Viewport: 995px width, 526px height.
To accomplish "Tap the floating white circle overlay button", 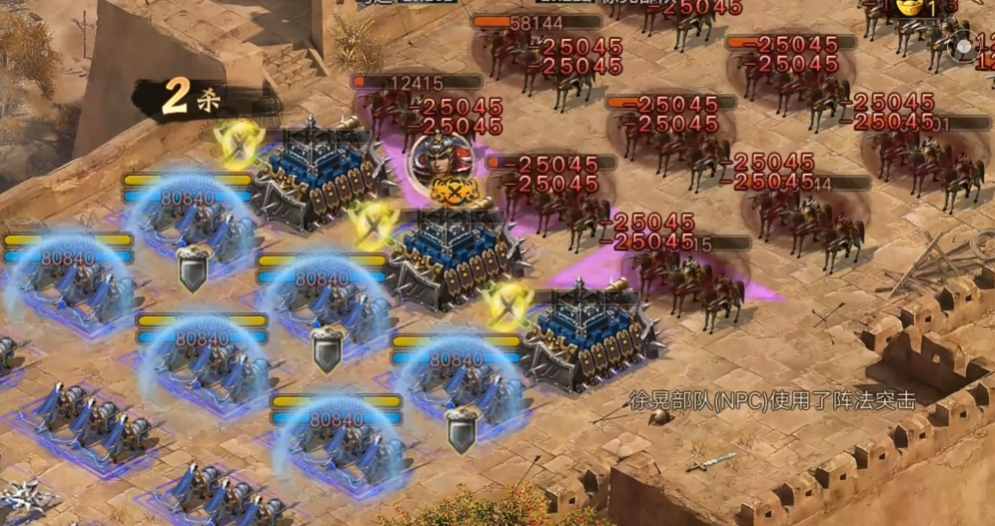I will click(x=965, y=46).
